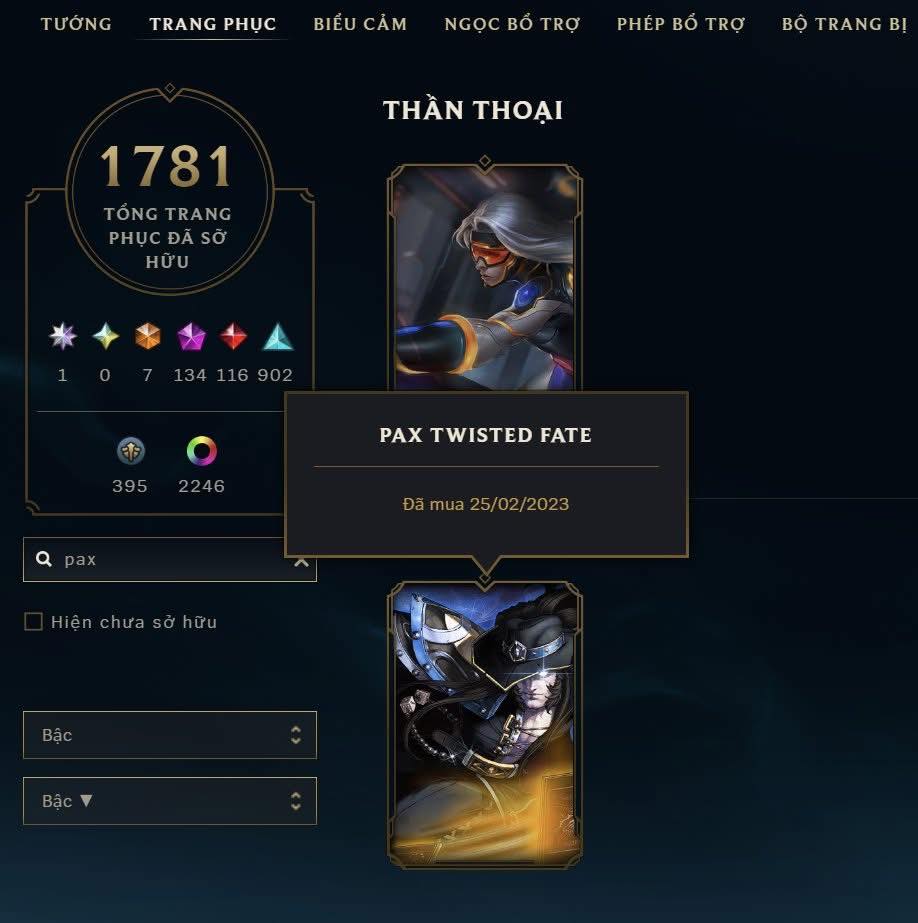Switch to the Tướng tab
This screenshot has height=923, width=918.
tap(76, 24)
